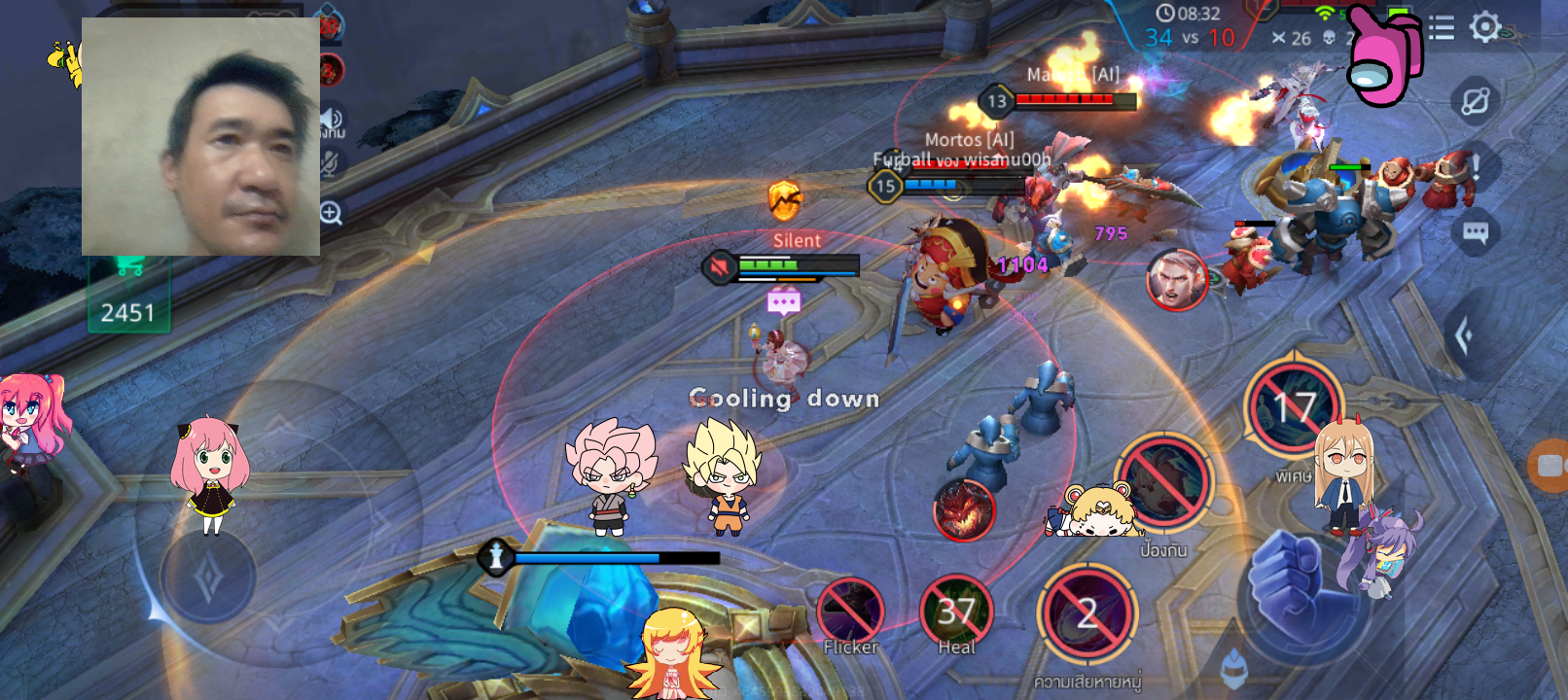Toggle the camera lock icon
Image resolution: width=1568 pixels, height=700 pixels.
click(x=1476, y=101)
